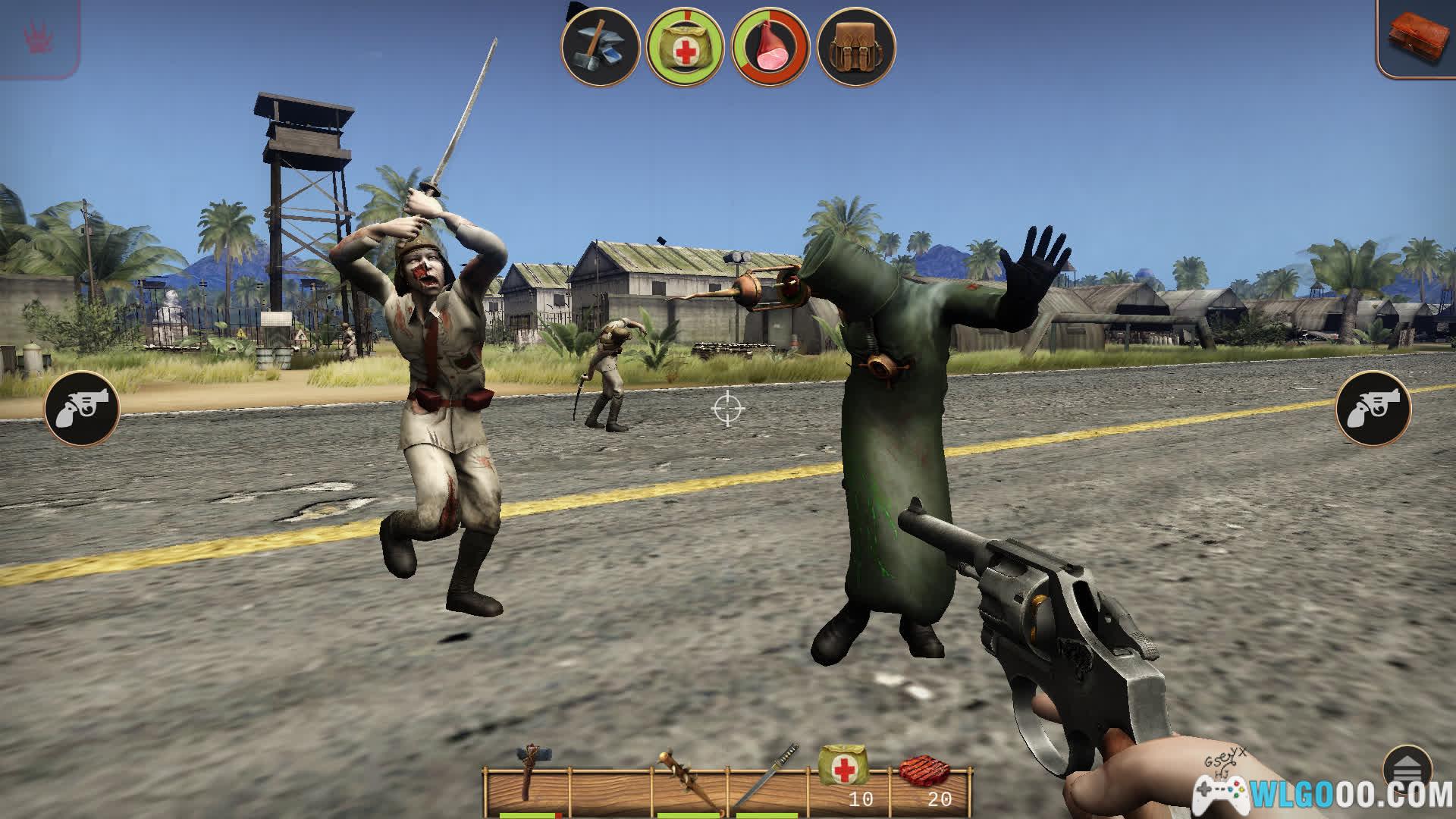This screenshot has width=1456, height=819.
Task: Open the leather backpack inventory
Action: tap(856, 48)
